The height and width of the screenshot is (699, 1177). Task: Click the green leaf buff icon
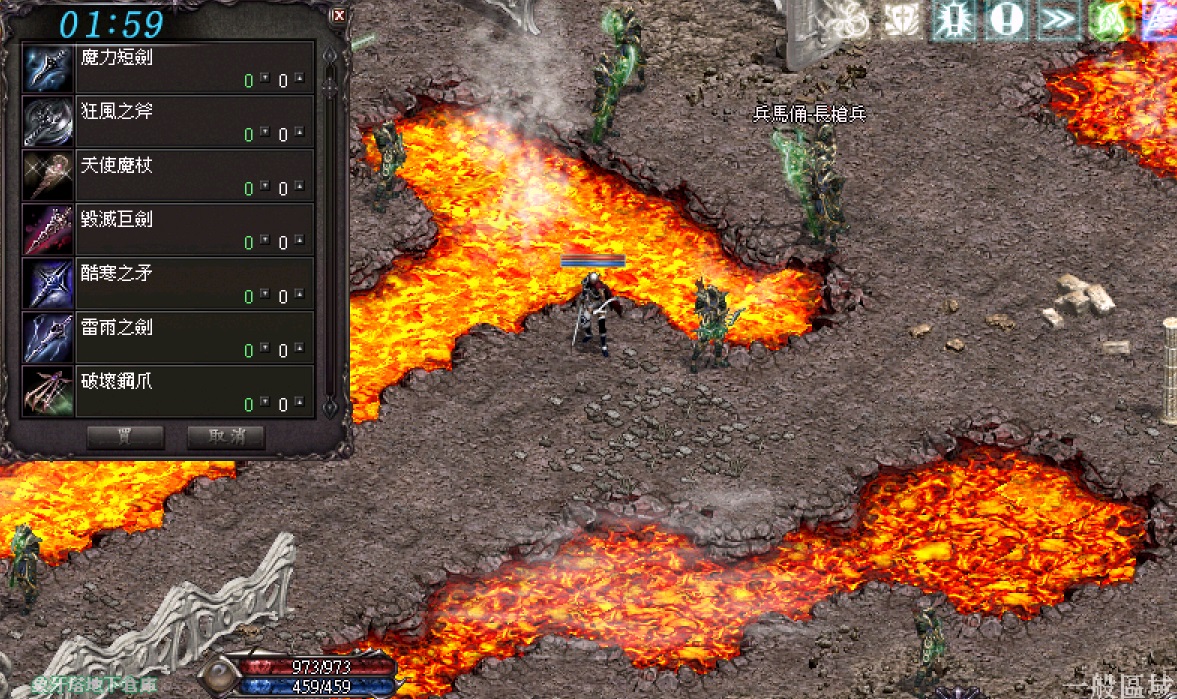click(1107, 20)
